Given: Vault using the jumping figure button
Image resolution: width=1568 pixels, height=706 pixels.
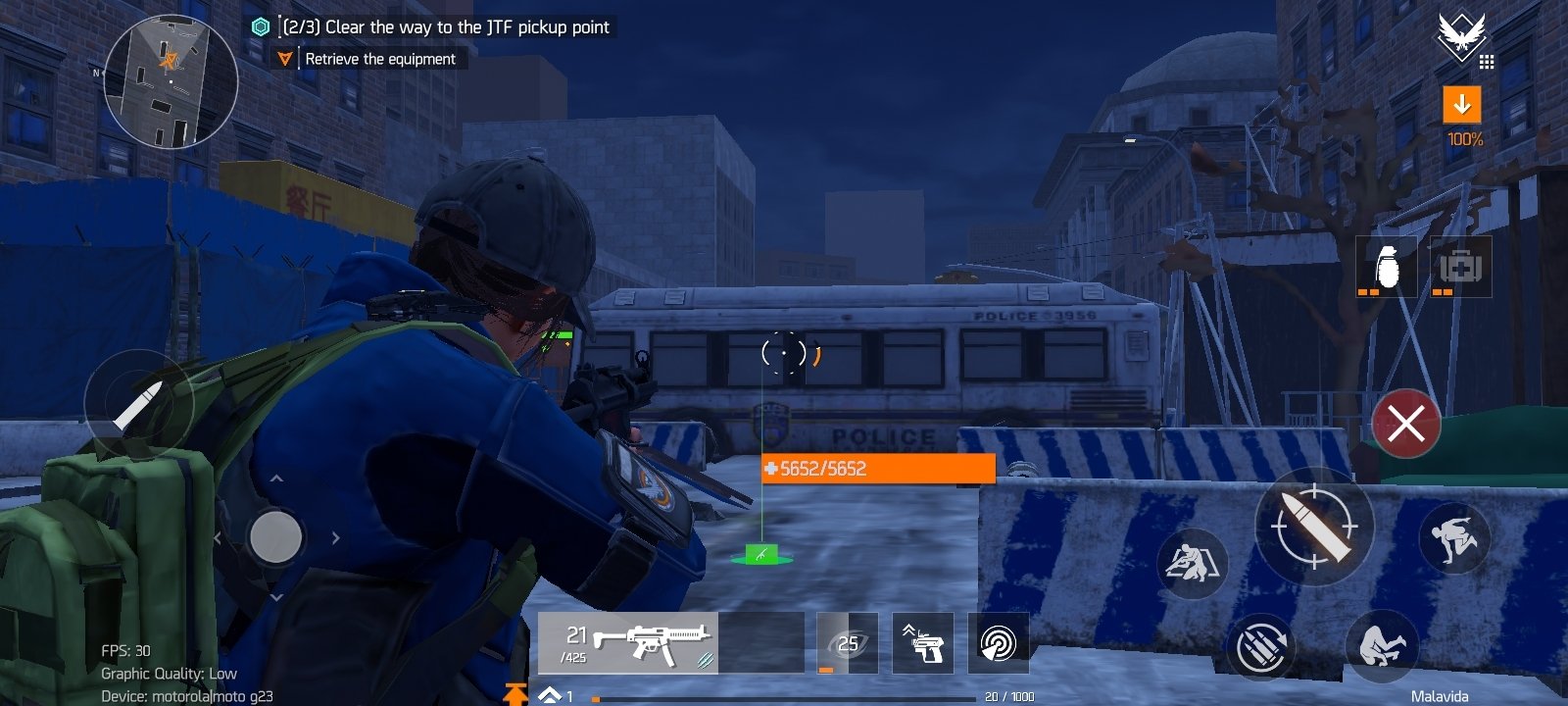Looking at the screenshot, I should [1454, 536].
